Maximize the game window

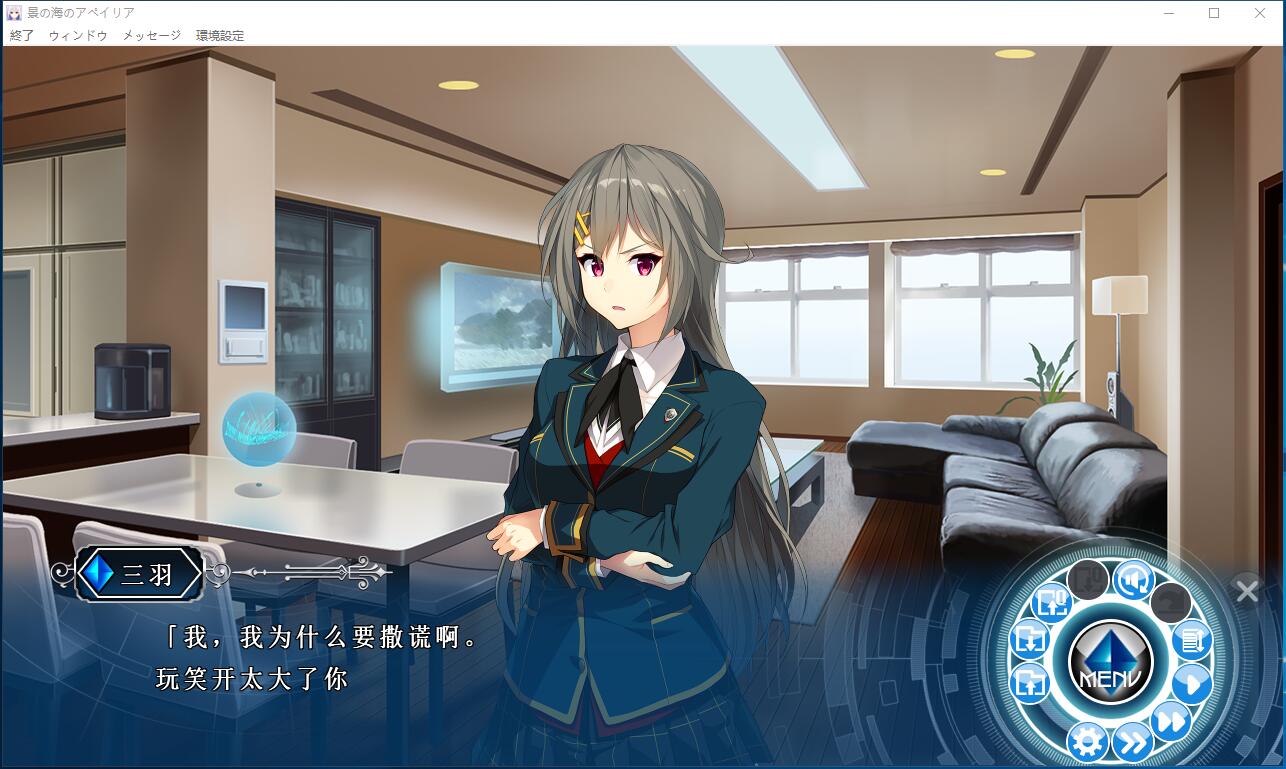click(1214, 13)
